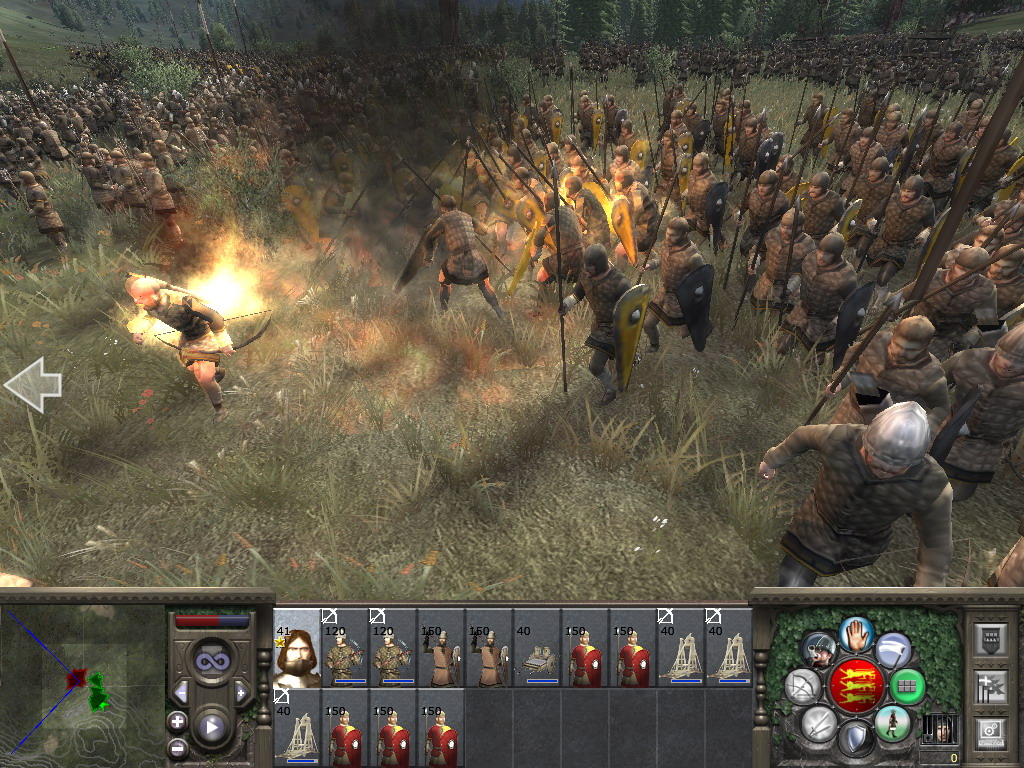
Task: Click the red three-lions faction emblem
Action: click(856, 685)
